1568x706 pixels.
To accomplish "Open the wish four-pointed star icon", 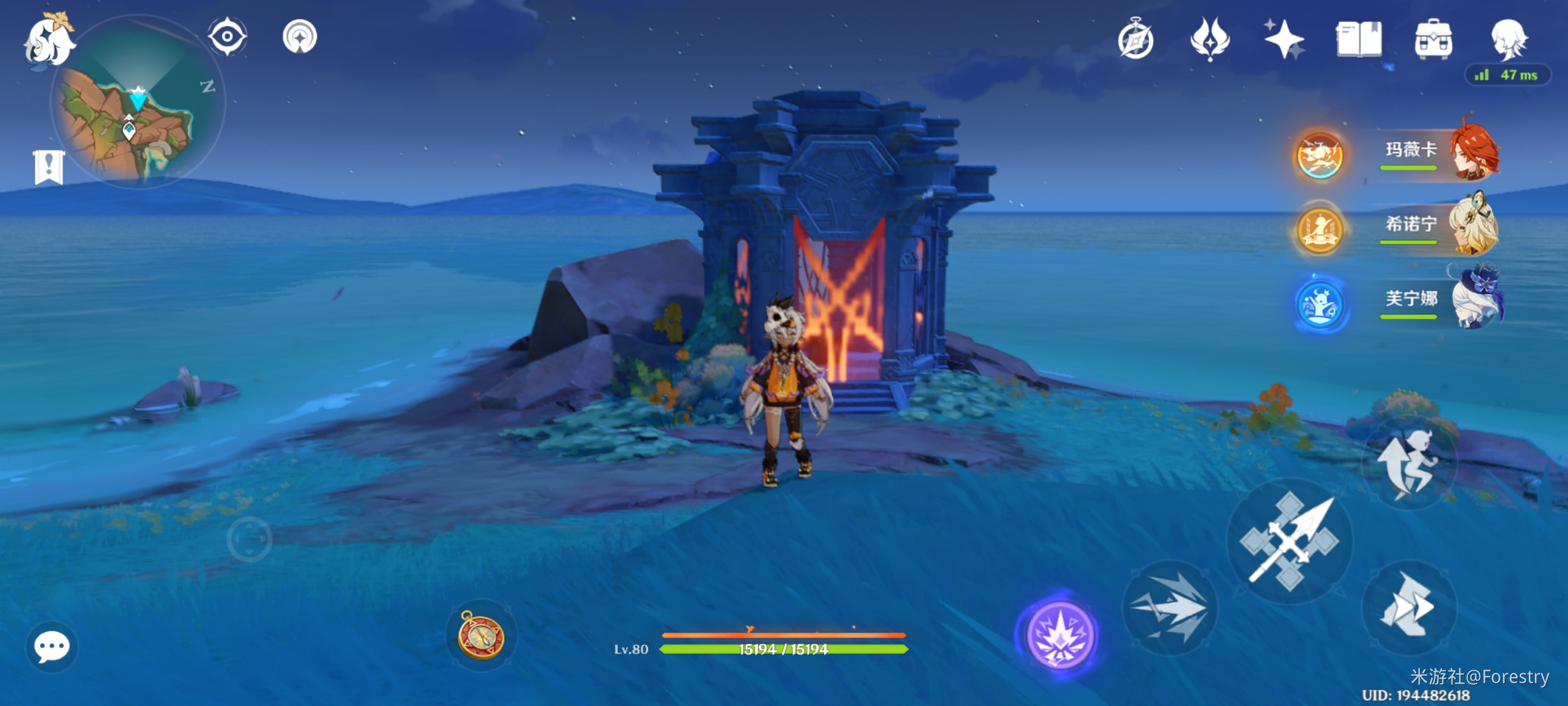I will [x=1284, y=40].
